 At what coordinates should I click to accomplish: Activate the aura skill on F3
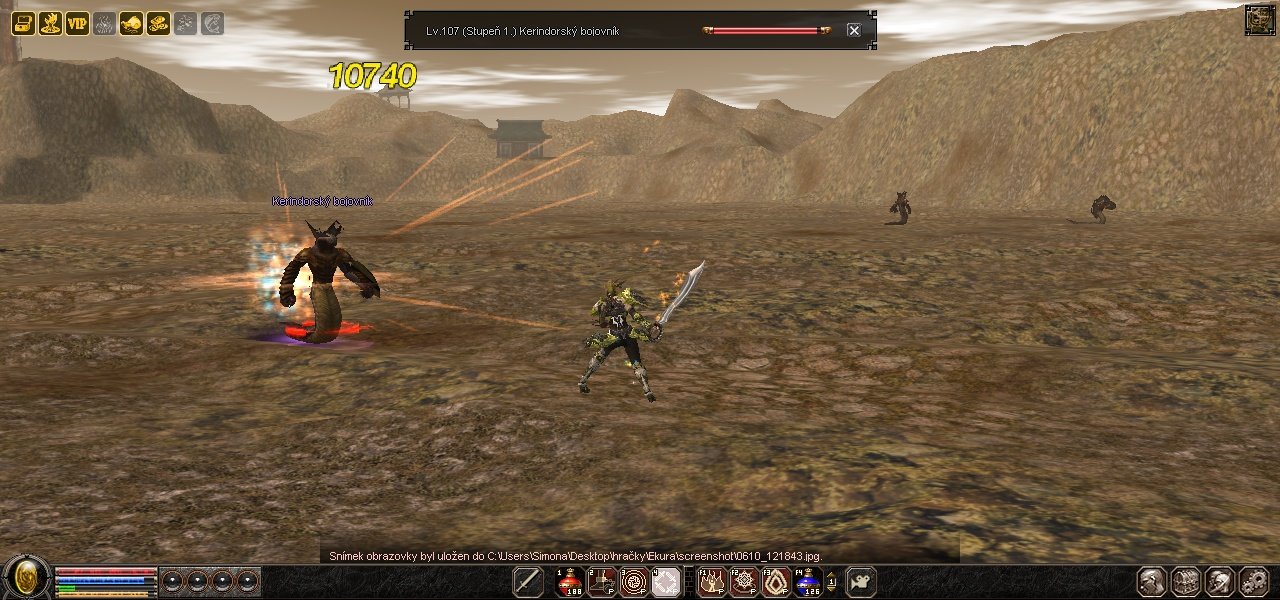pyautogui.click(x=776, y=581)
